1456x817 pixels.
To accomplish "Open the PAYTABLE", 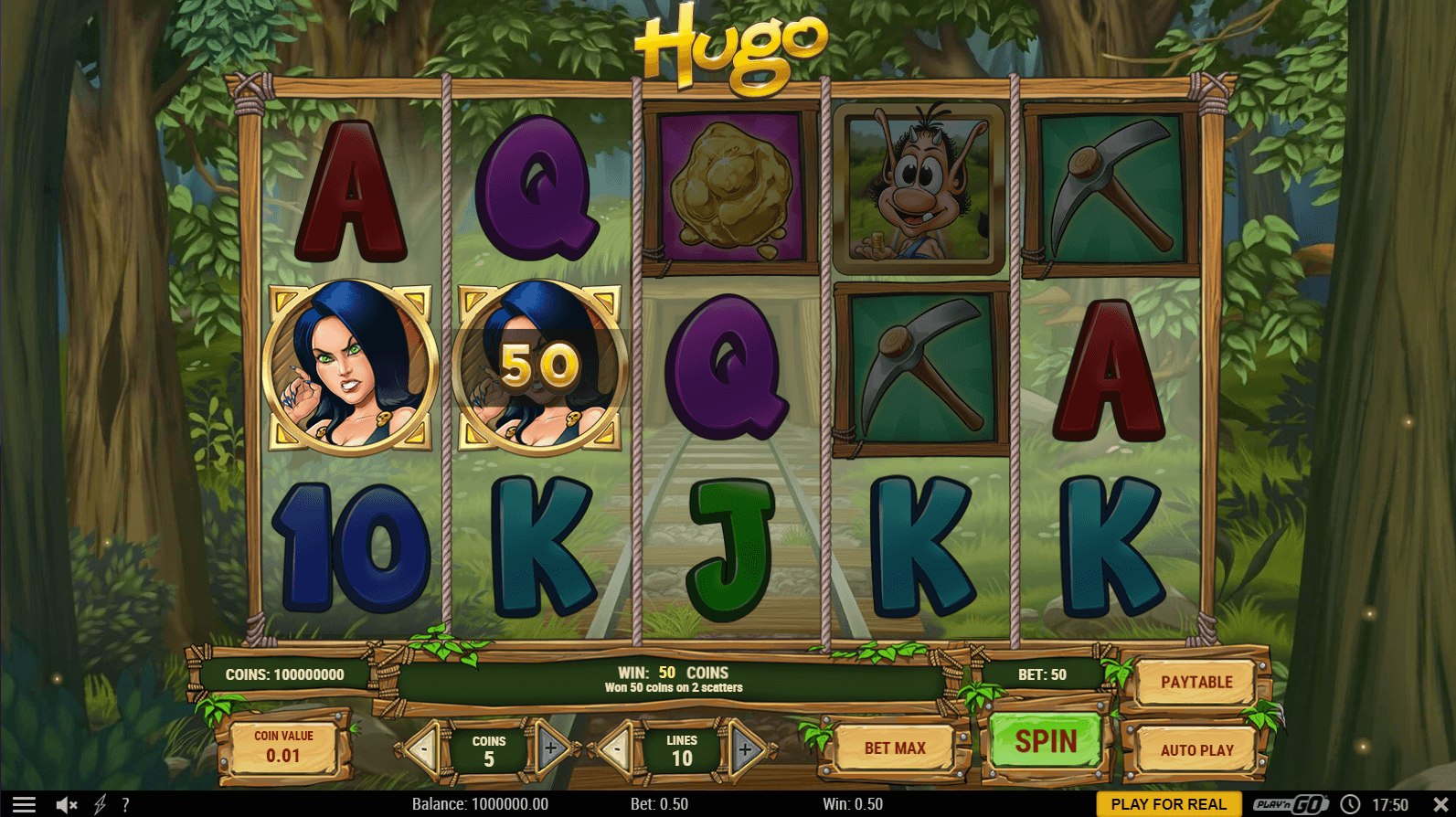I will 1196,683.
